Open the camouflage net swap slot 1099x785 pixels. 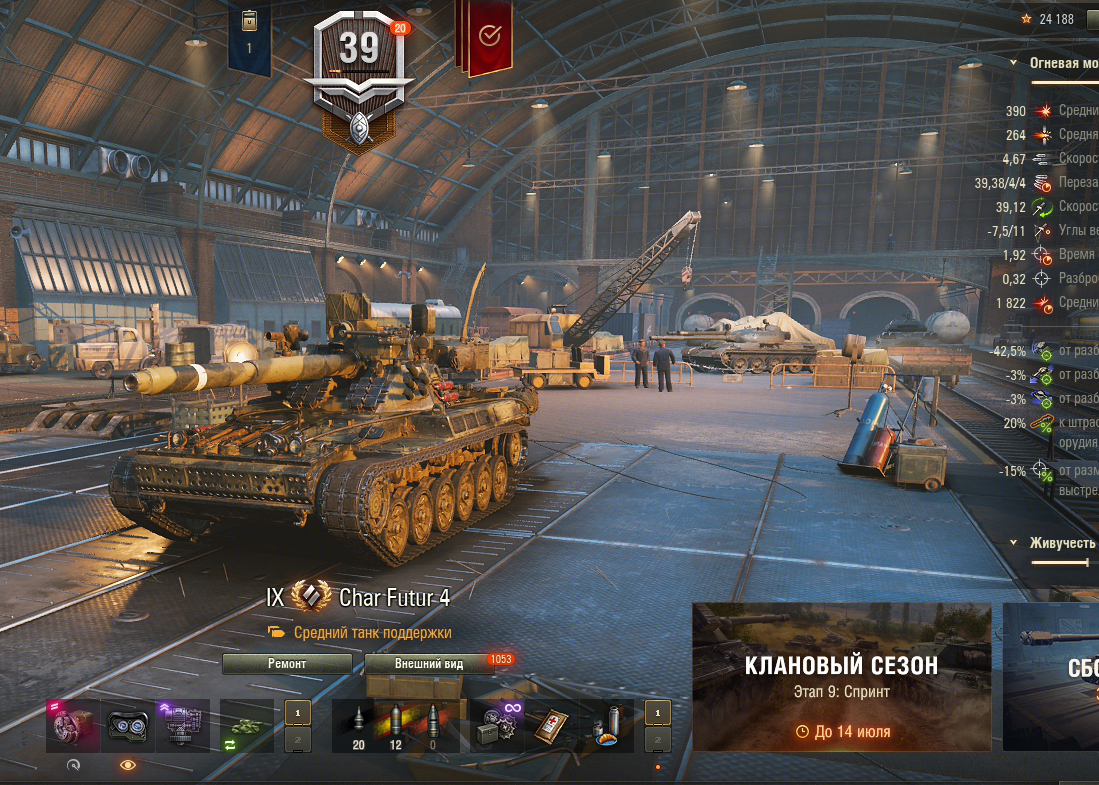click(x=246, y=725)
